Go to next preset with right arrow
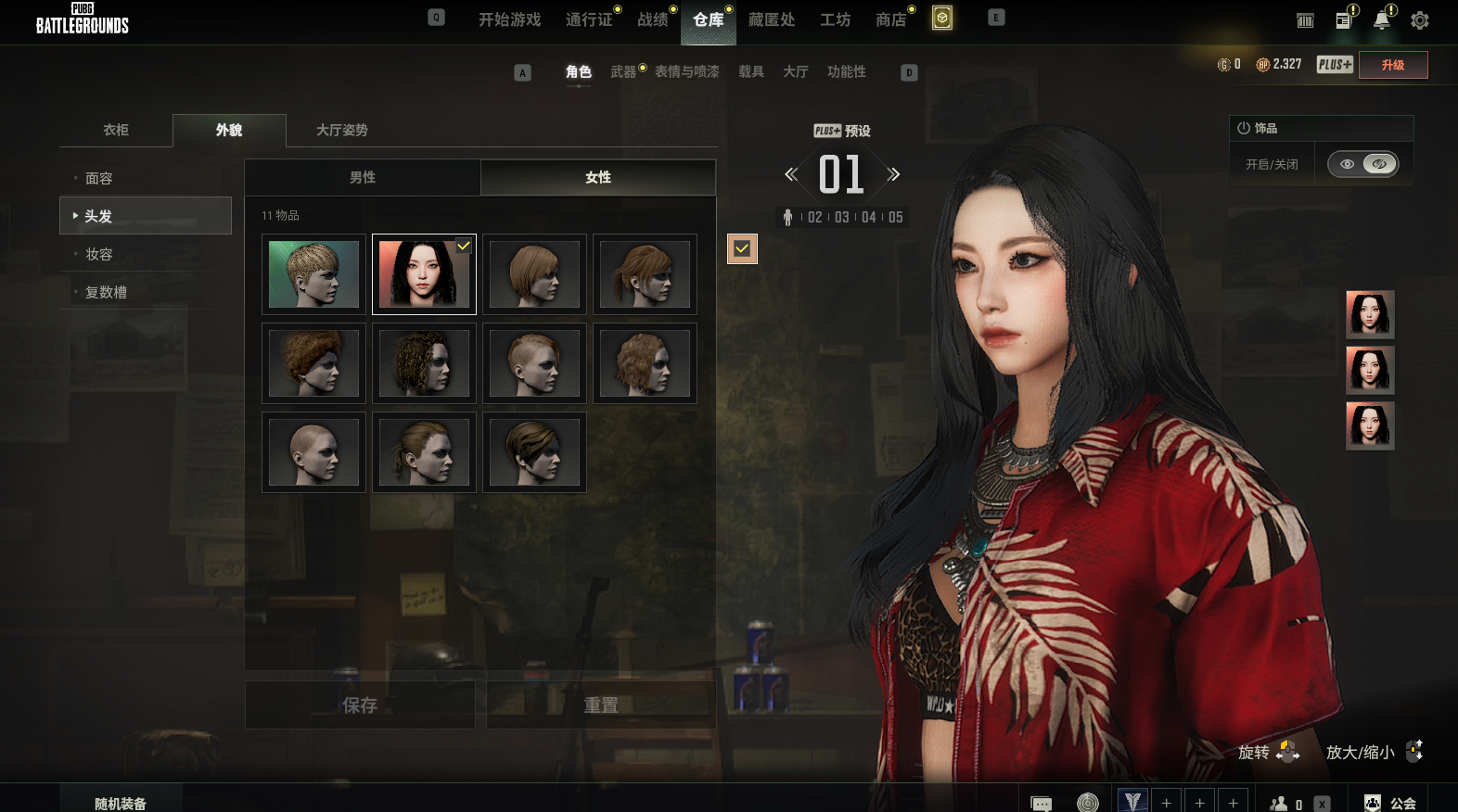Viewport: 1458px width, 812px height. (893, 174)
